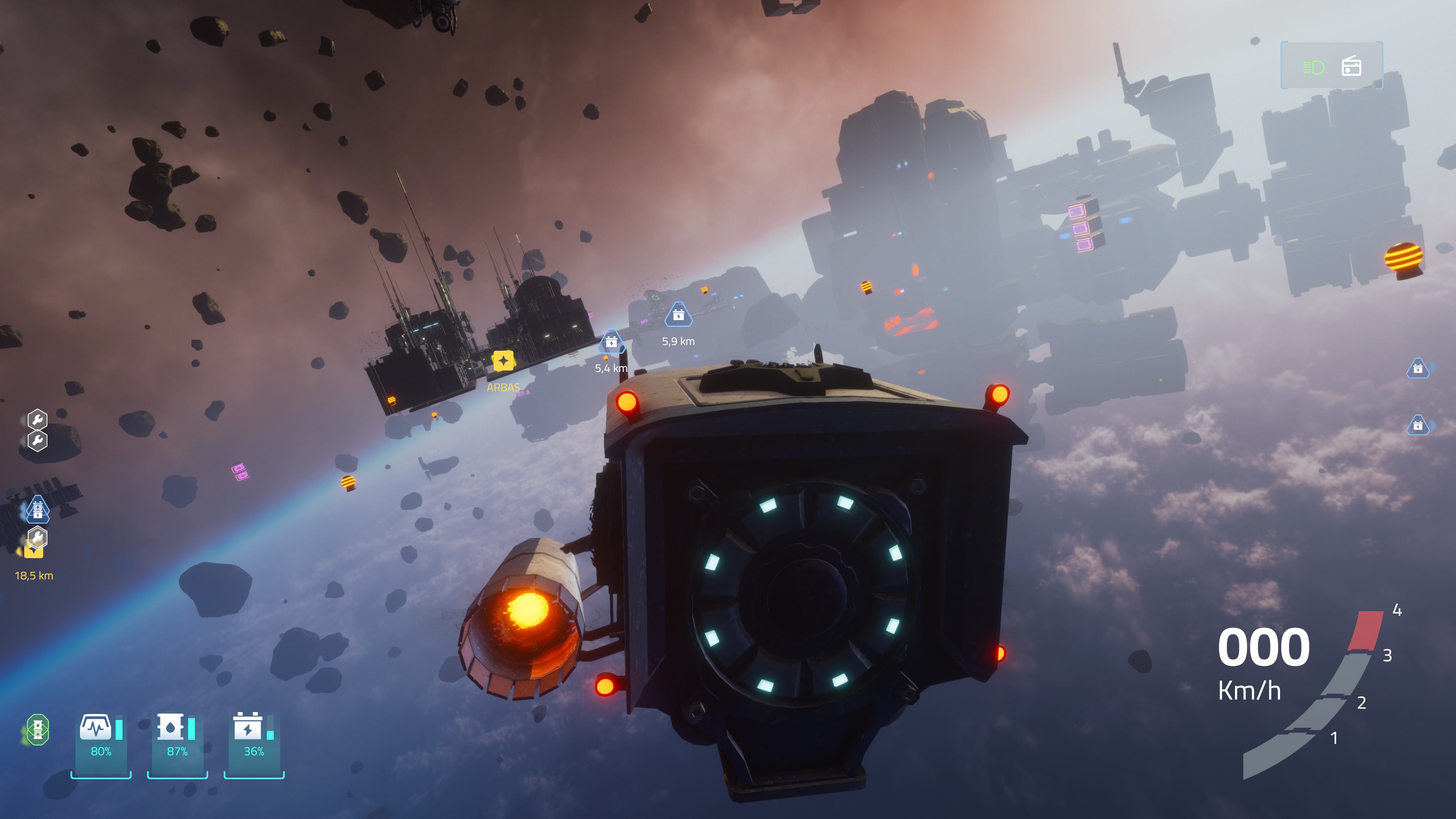The width and height of the screenshot is (1456, 819).
Task: Click the lower battery pickup marker on the right edge
Action: (1418, 425)
